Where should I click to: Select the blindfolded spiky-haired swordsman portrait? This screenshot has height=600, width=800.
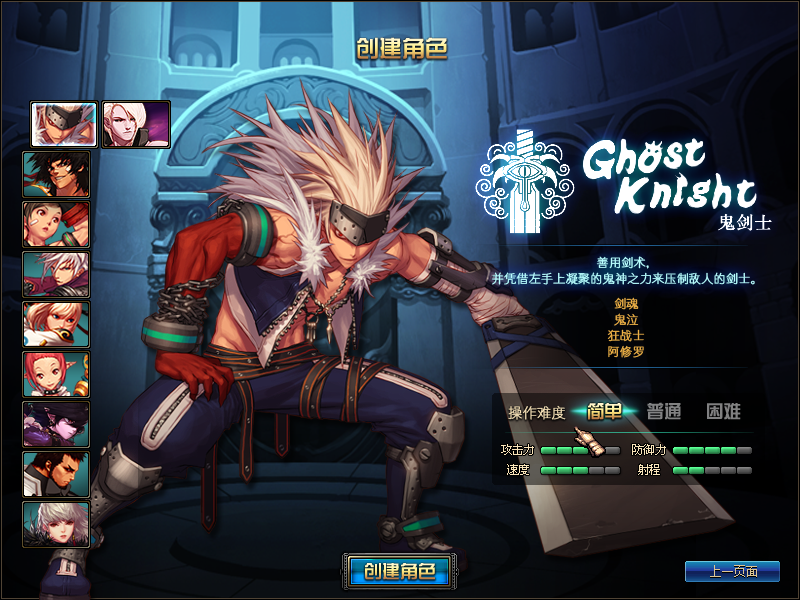coord(64,124)
